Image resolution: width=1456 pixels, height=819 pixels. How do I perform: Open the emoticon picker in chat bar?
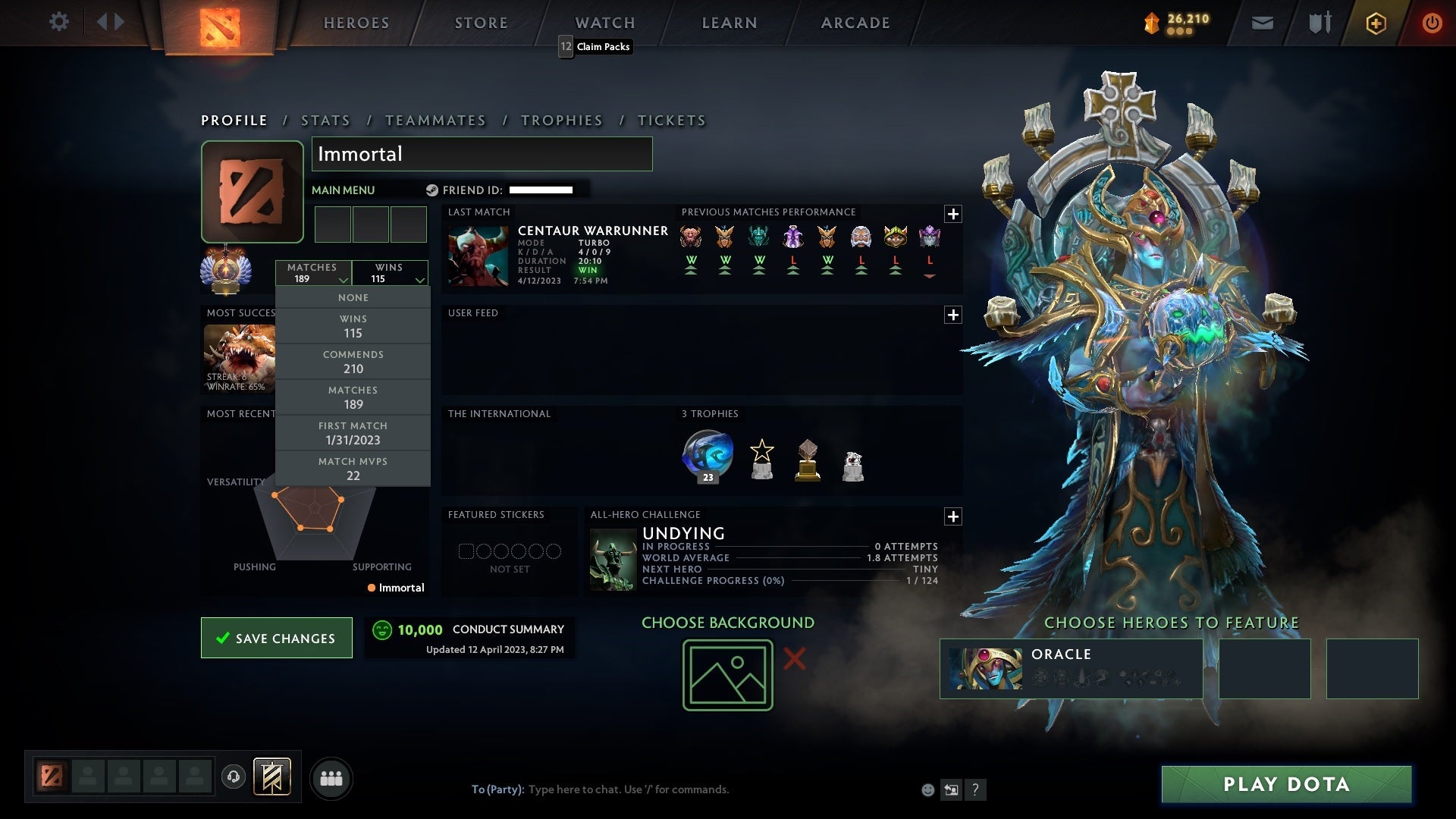pos(927,789)
